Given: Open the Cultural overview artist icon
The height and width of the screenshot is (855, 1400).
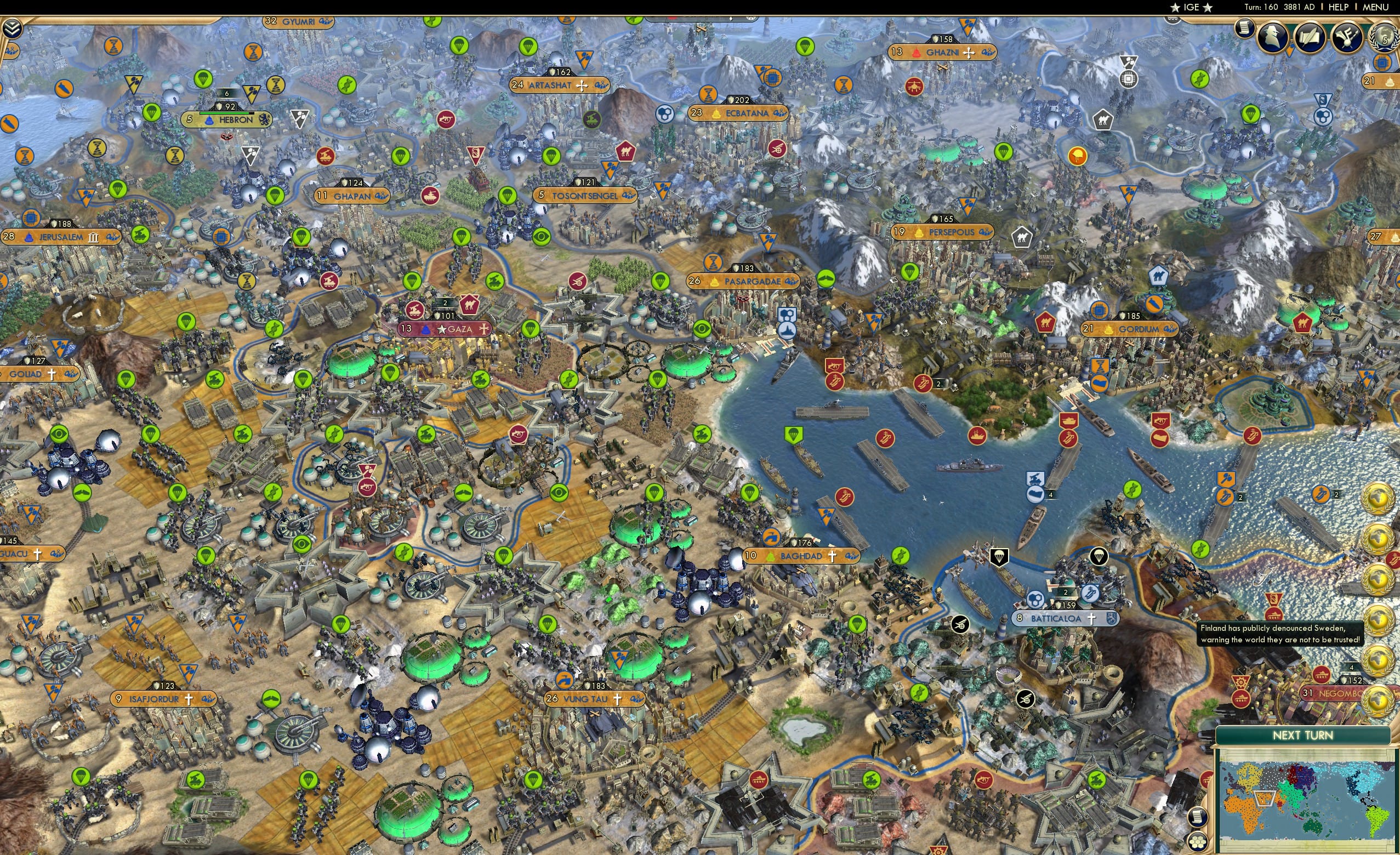Looking at the screenshot, I should [x=1348, y=38].
